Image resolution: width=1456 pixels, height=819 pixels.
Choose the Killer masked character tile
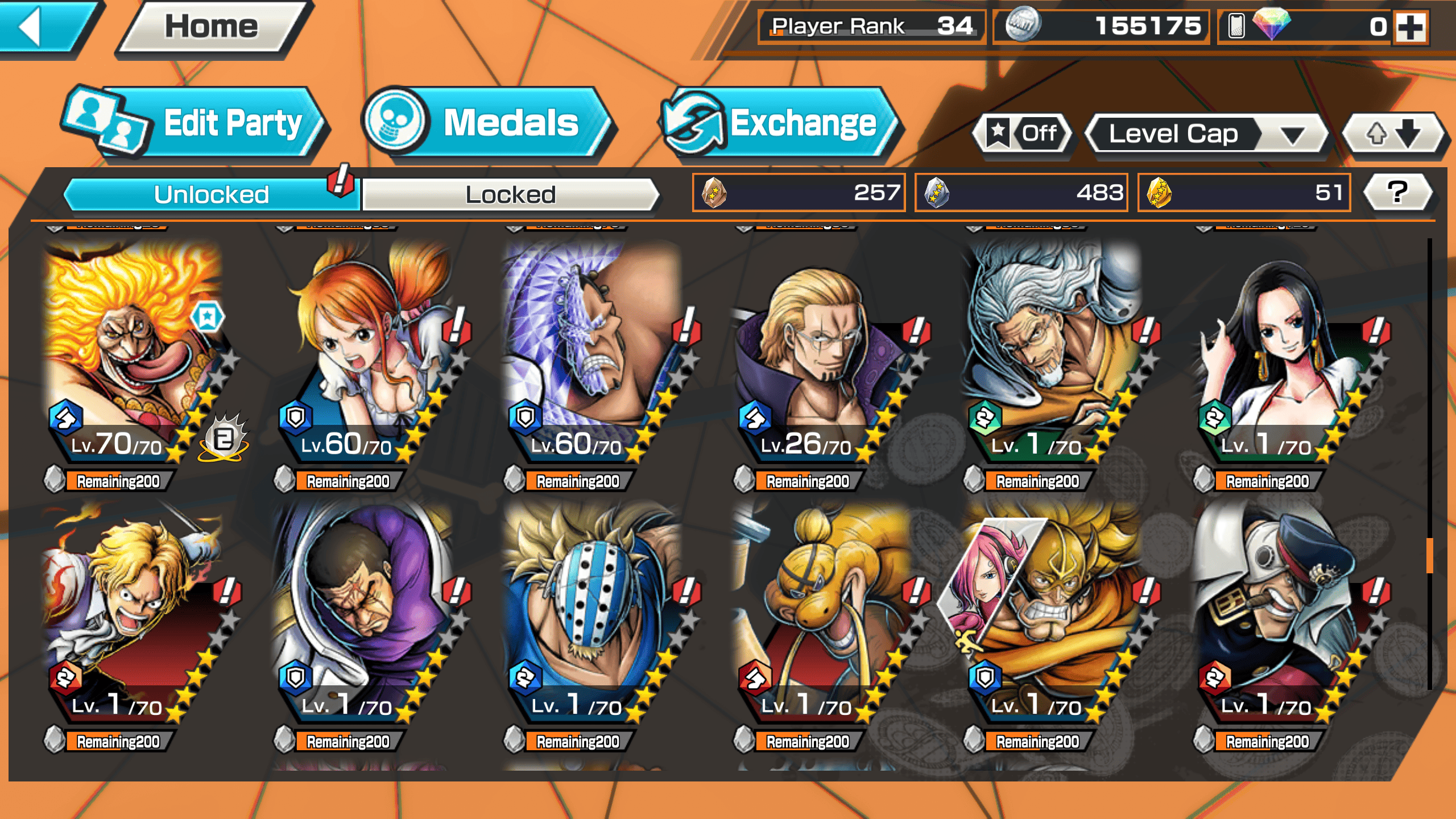(594, 614)
